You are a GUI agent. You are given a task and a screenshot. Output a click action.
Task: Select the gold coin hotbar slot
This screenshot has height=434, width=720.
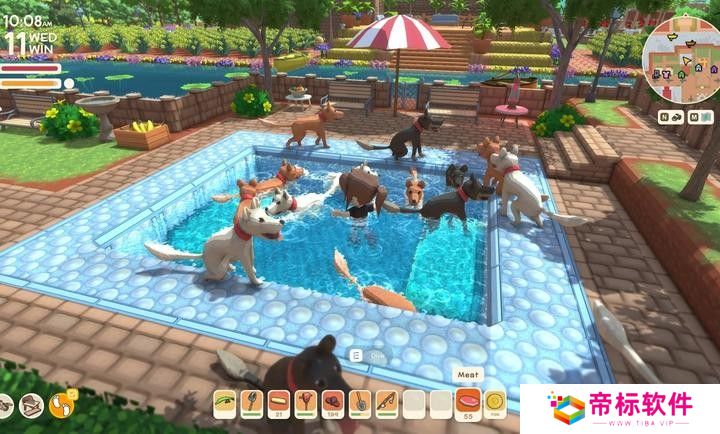point(495,403)
